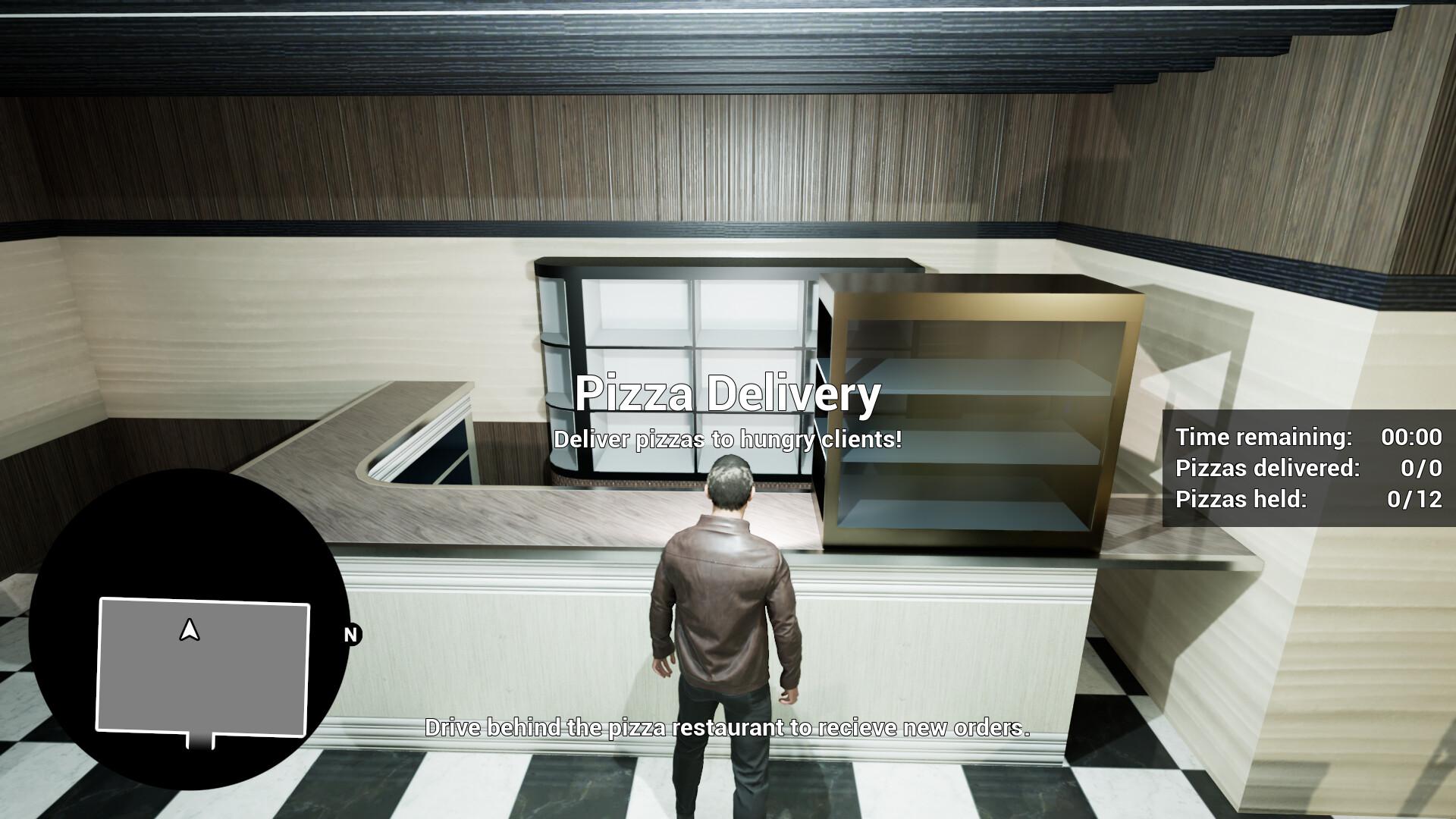Click the bronze pizza warming cabinet
1456x819 pixels.
click(978, 409)
